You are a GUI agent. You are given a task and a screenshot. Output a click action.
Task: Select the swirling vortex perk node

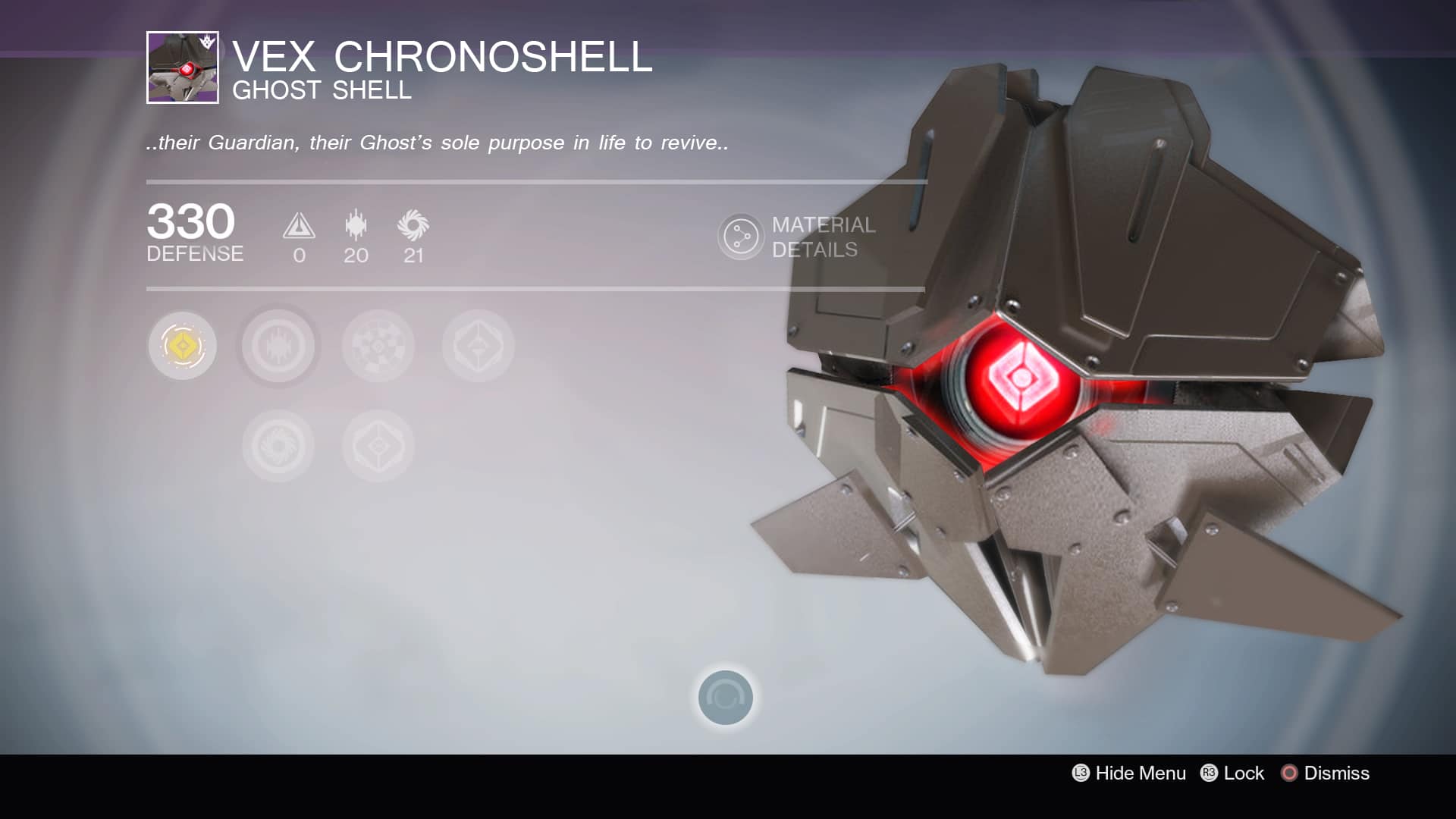(x=278, y=446)
